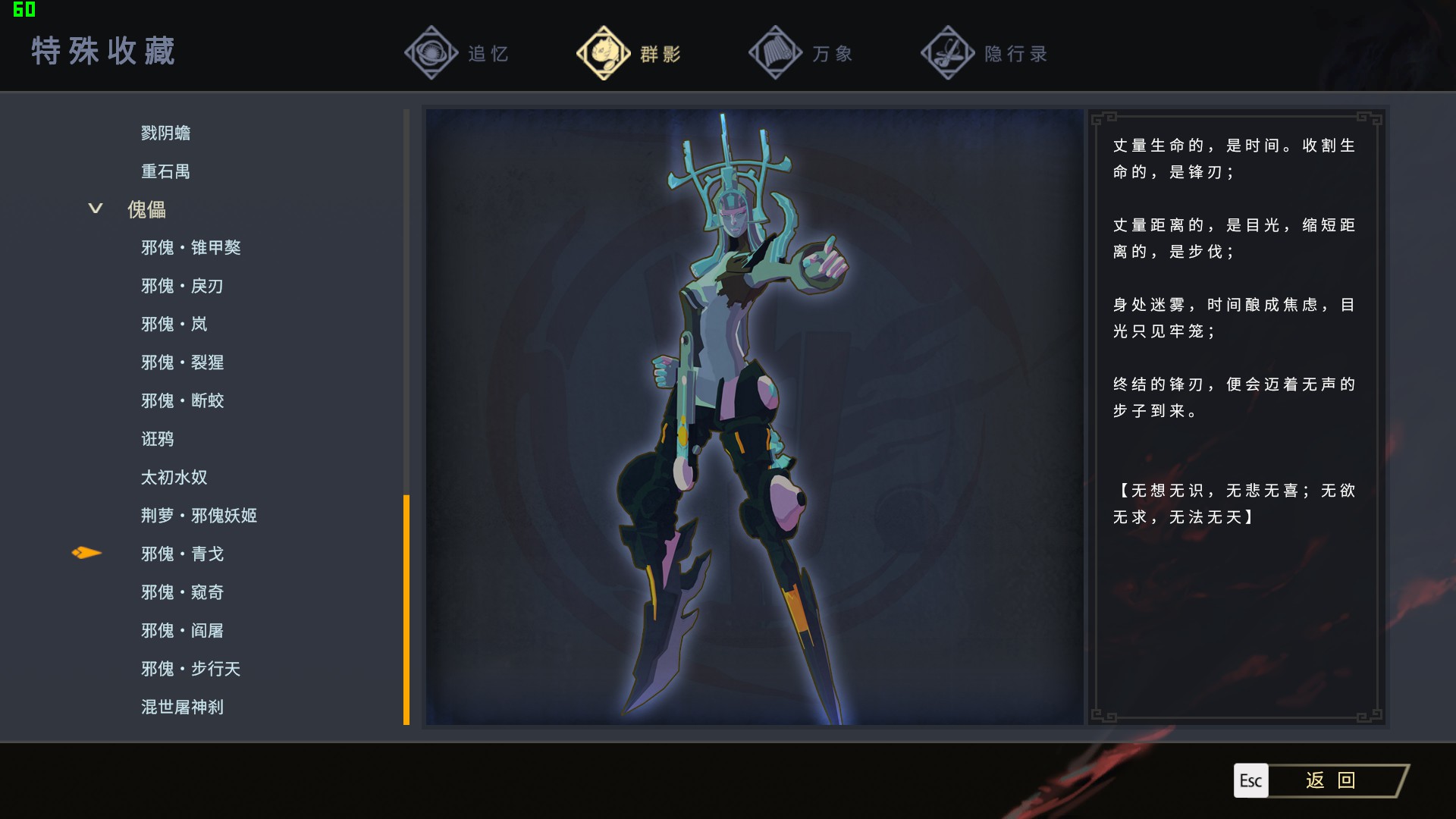Show the 邪傀・裂猩 entry
The image size is (1456, 819).
pyautogui.click(x=182, y=362)
